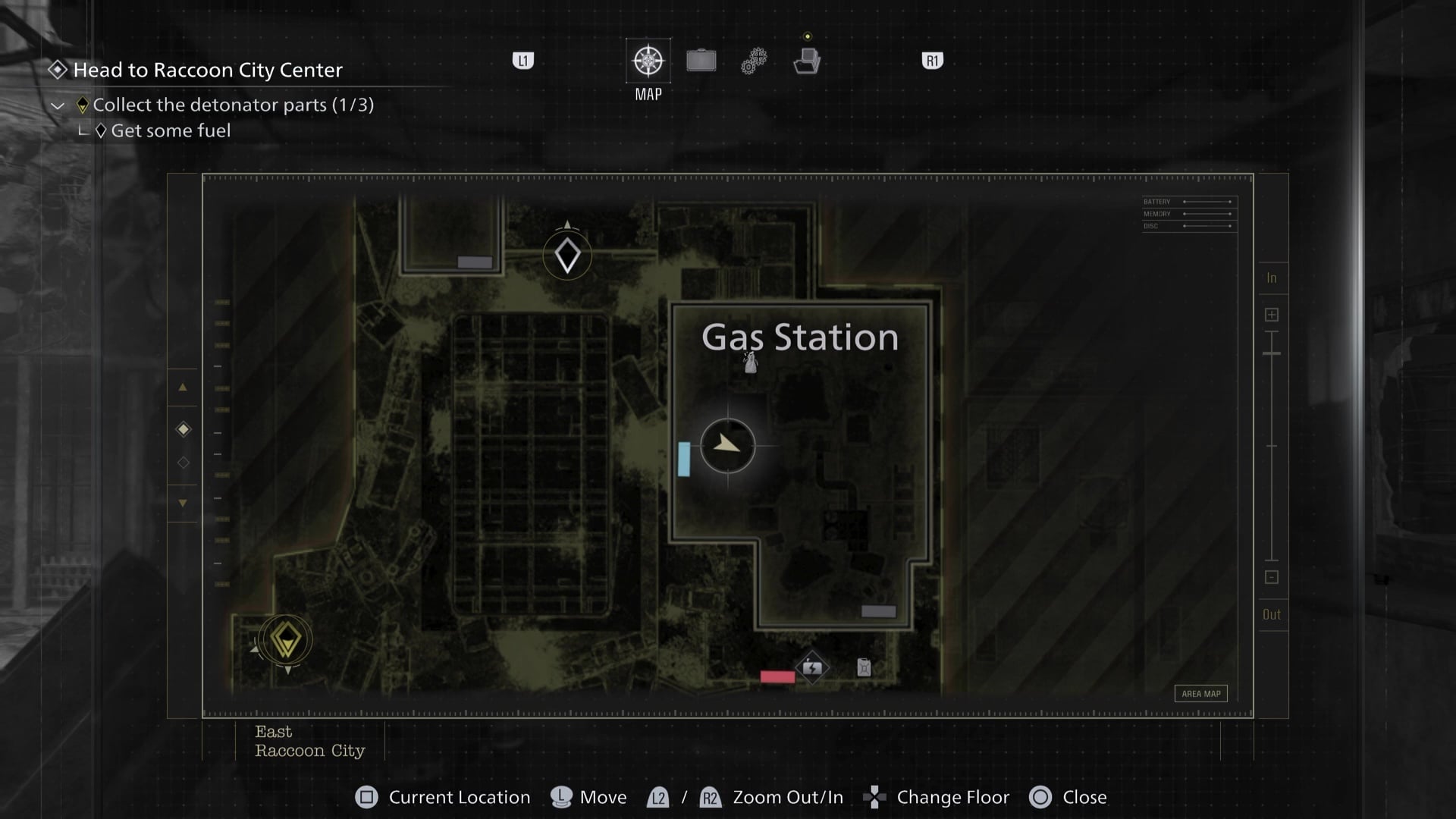The image size is (1456, 819).
Task: Collapse the detonator parts objective list
Action: tap(58, 105)
